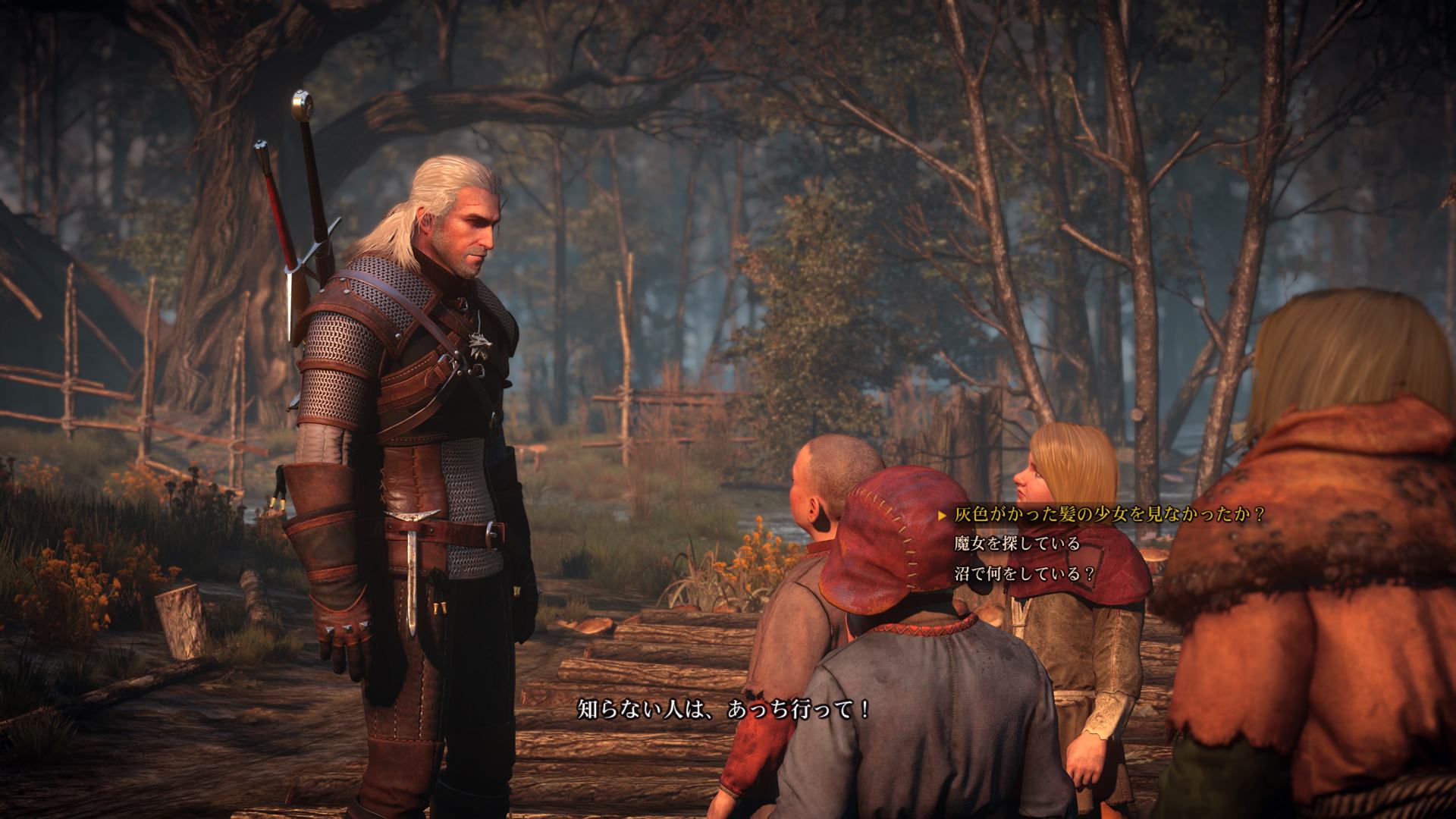
Task: Click the child wearing the red hood
Action: pyautogui.click(x=895, y=546)
